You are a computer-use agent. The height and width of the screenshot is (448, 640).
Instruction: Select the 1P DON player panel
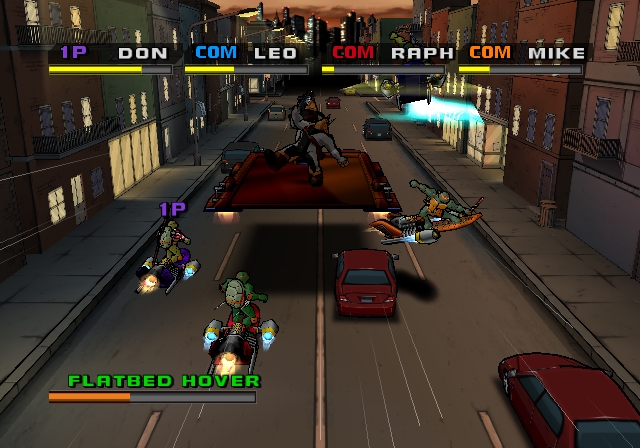click(110, 57)
